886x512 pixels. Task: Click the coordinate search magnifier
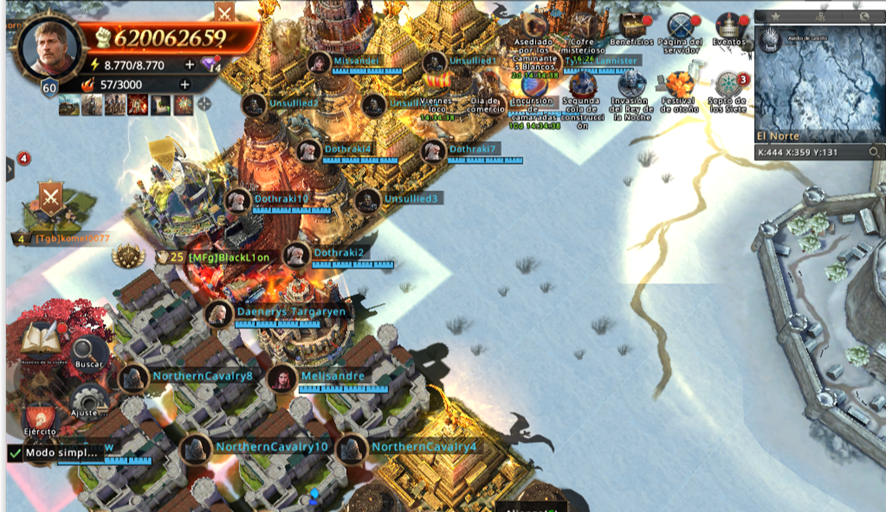[x=874, y=152]
